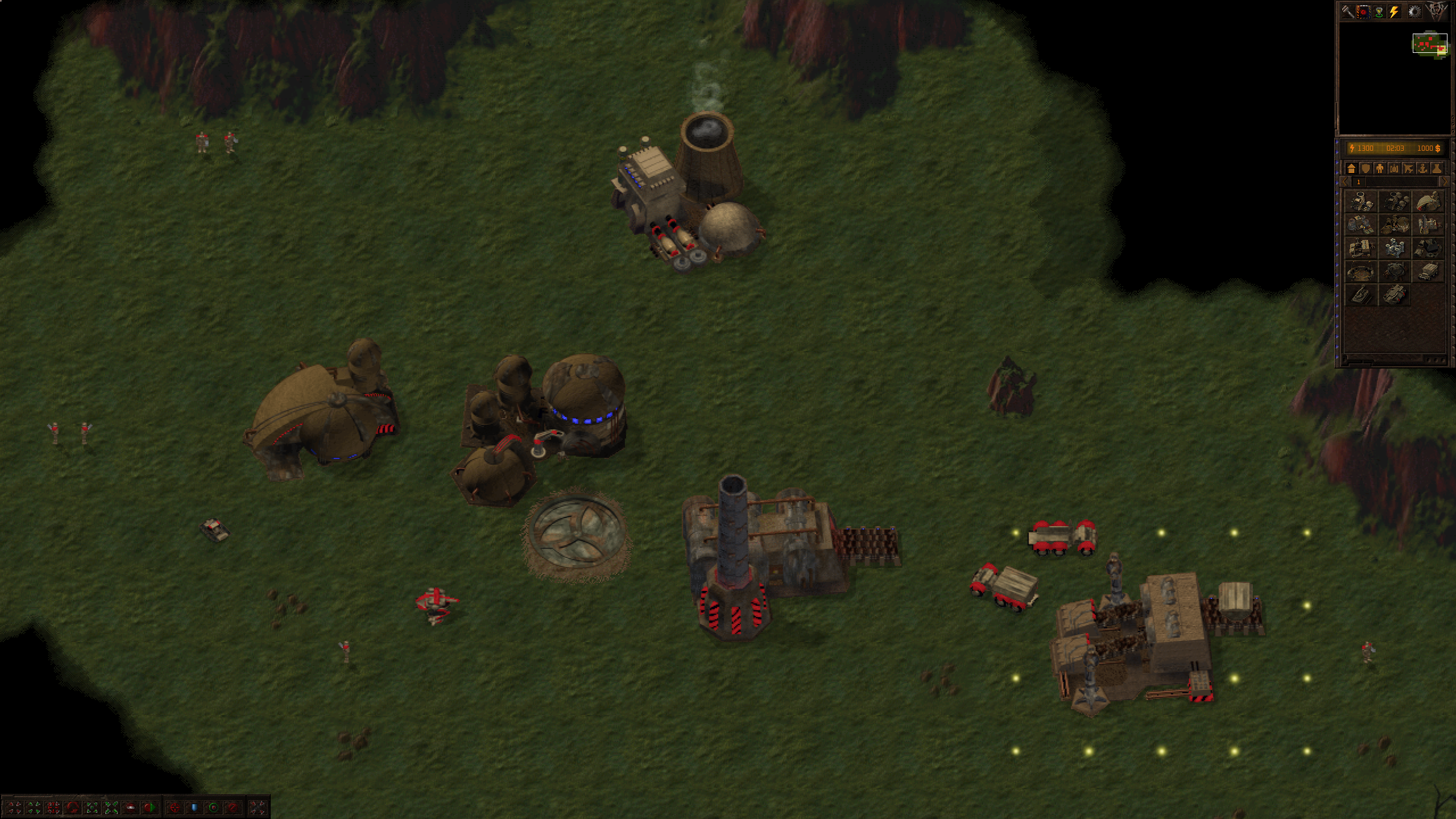The height and width of the screenshot is (819, 1456).
Task: Click the minimap radar display
Action: pyautogui.click(x=1430, y=44)
